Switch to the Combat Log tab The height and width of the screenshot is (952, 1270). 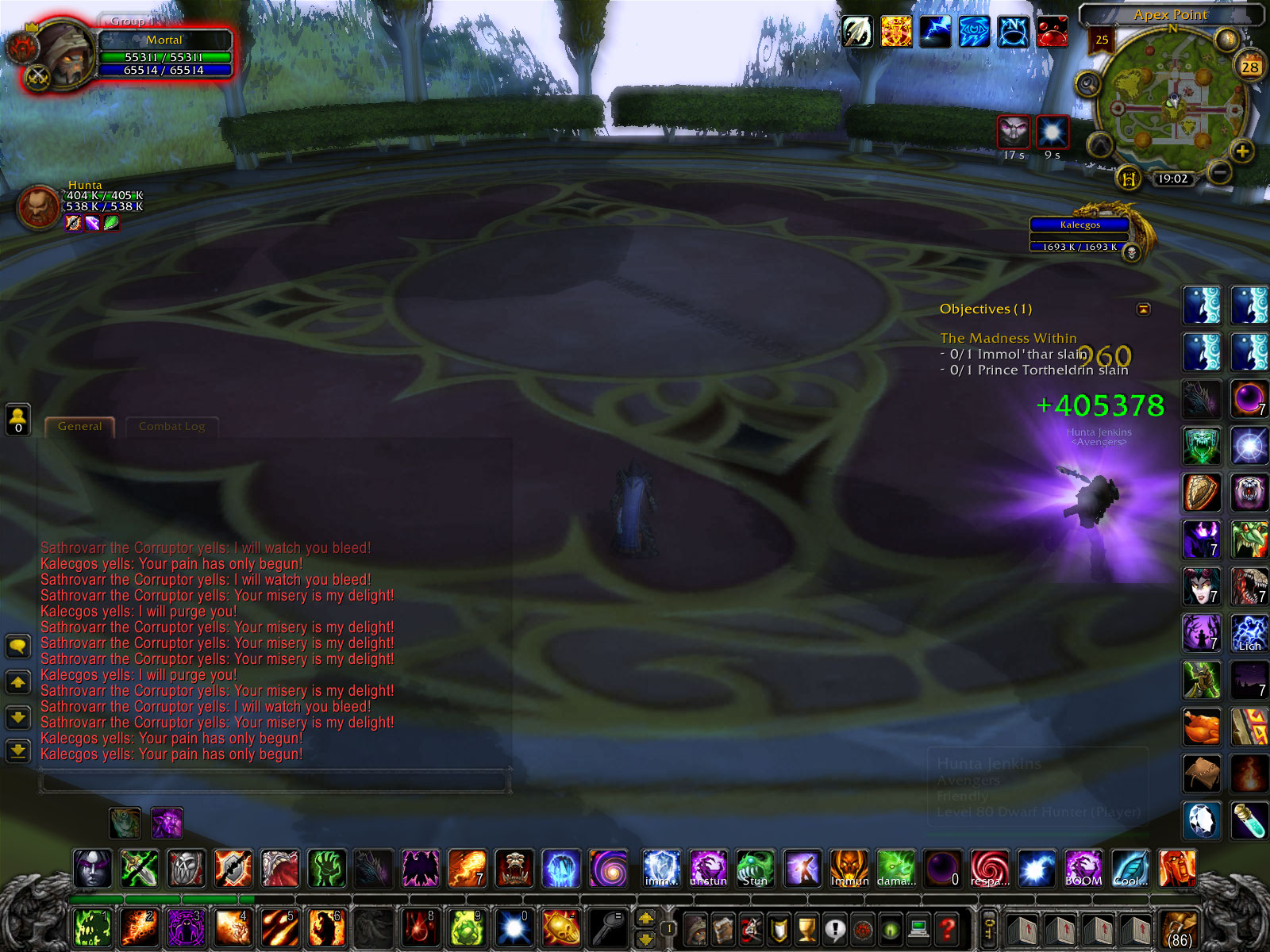pyautogui.click(x=171, y=426)
